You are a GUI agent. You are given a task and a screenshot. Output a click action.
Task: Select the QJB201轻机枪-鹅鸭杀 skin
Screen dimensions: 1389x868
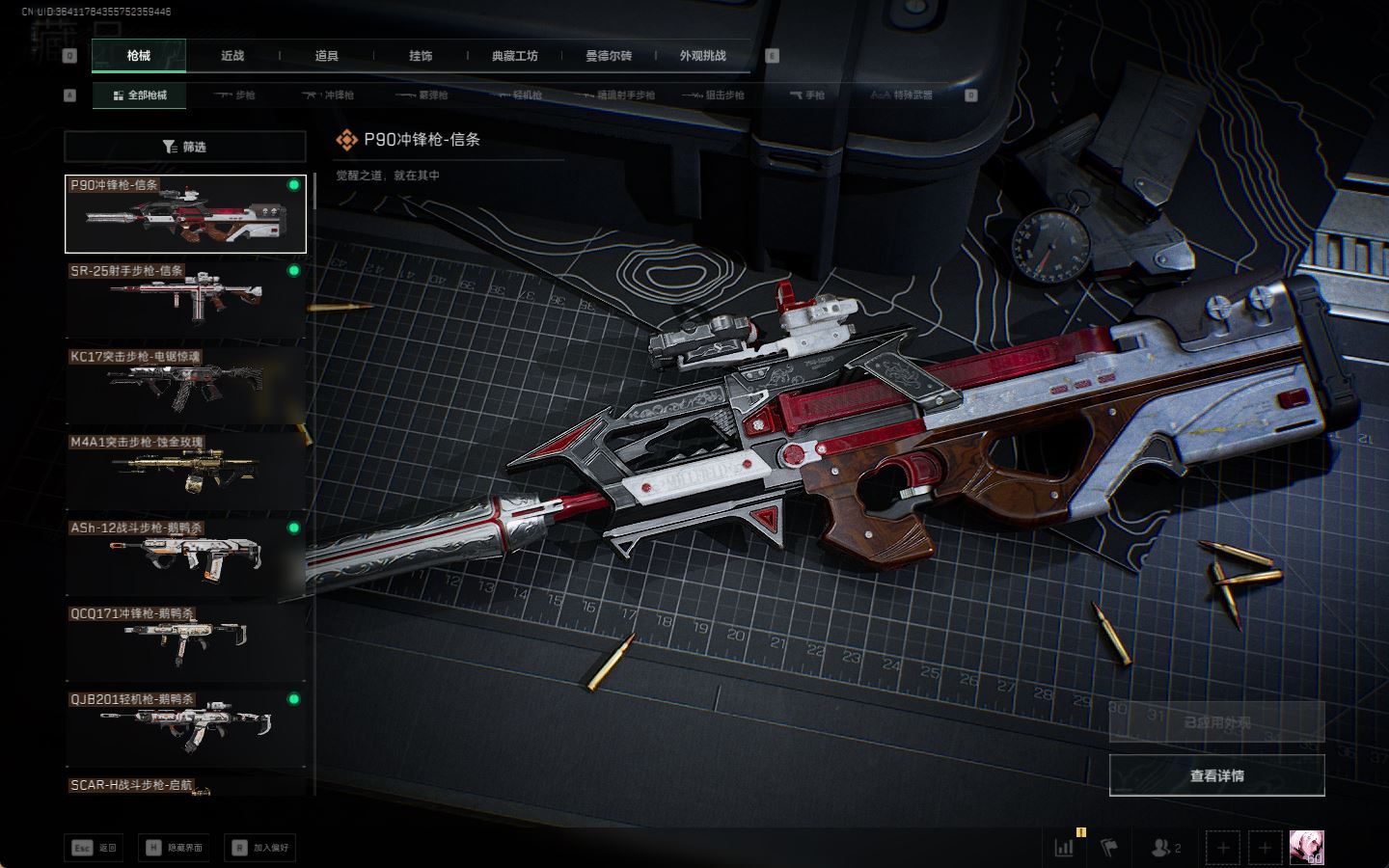pyautogui.click(x=185, y=728)
